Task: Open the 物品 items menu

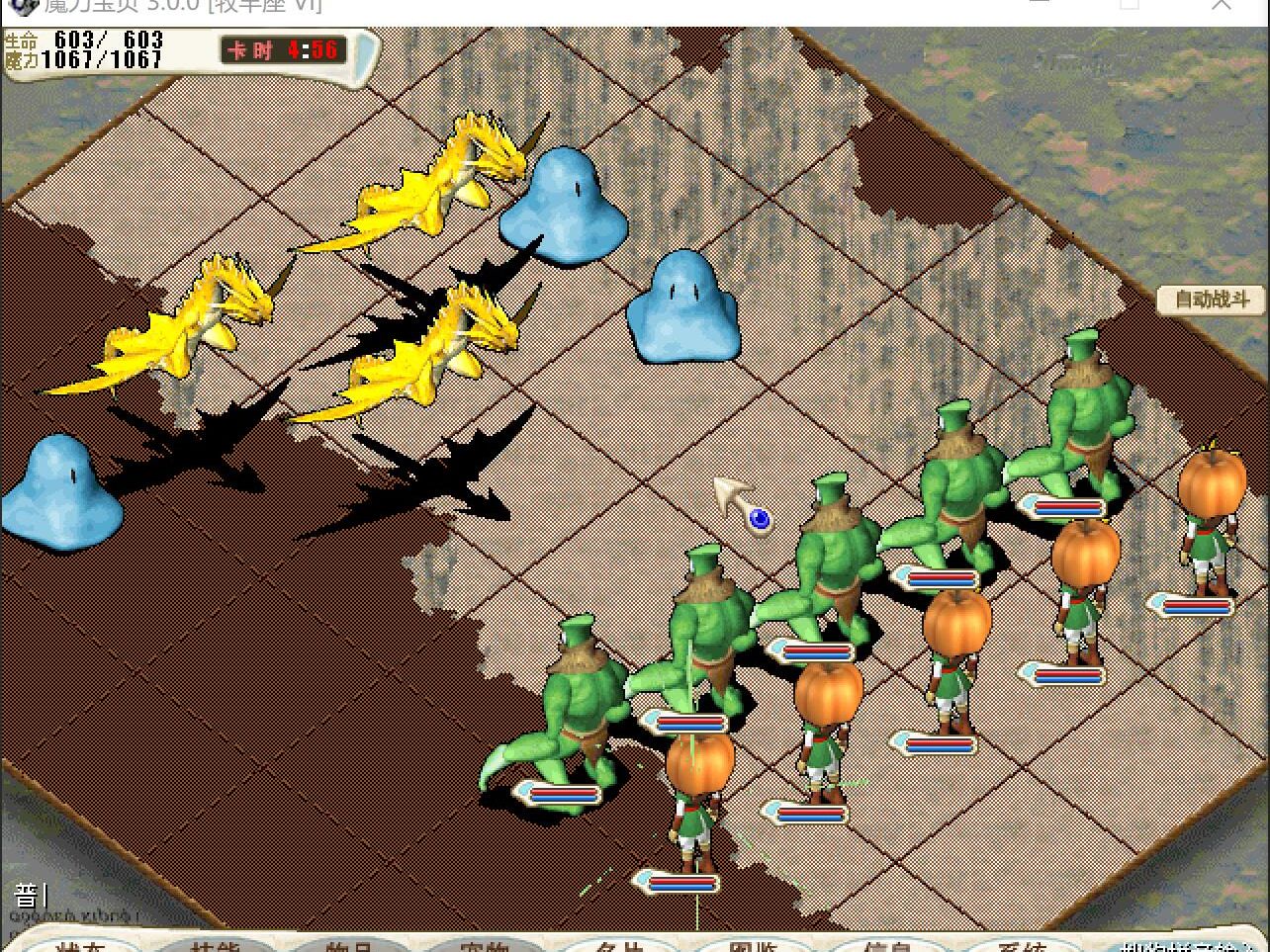Action: (350, 943)
